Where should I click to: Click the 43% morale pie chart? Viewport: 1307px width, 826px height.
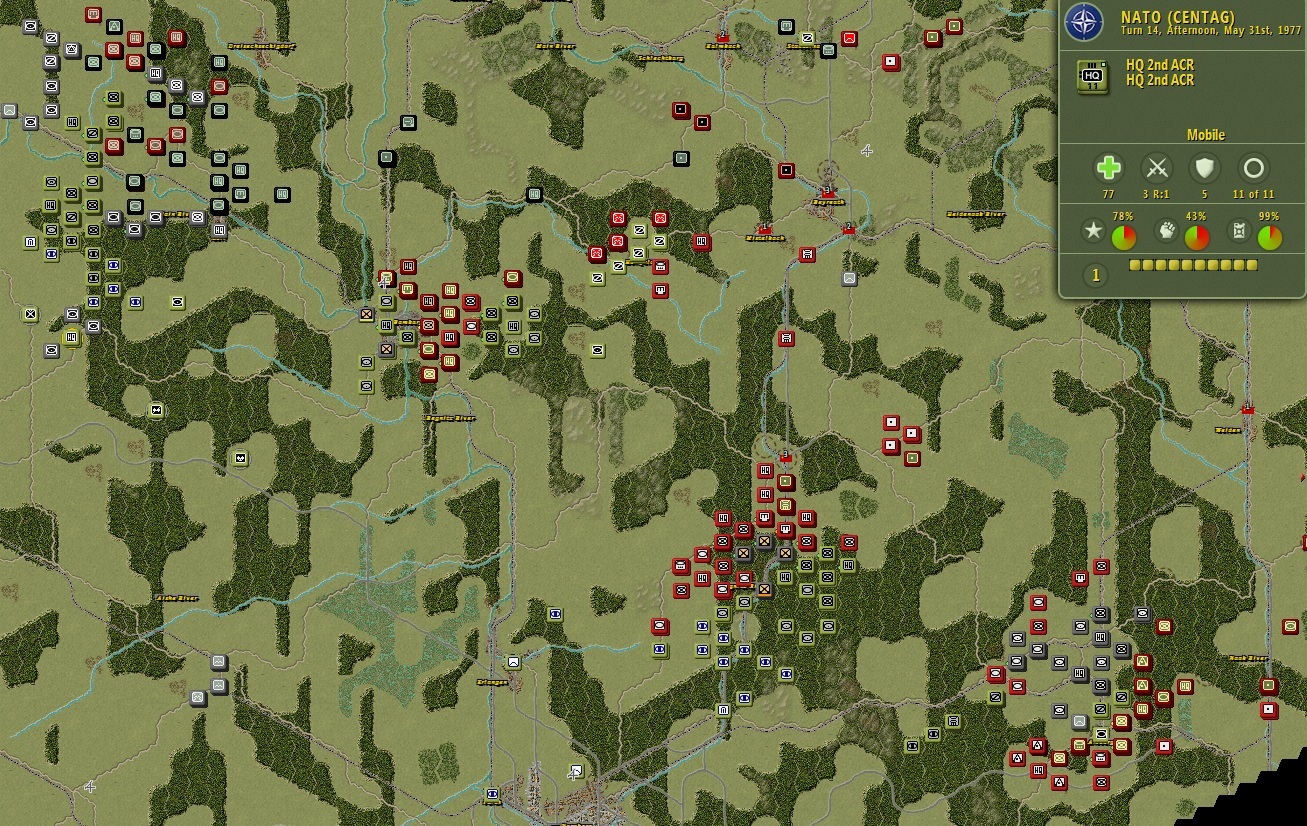click(x=1194, y=236)
